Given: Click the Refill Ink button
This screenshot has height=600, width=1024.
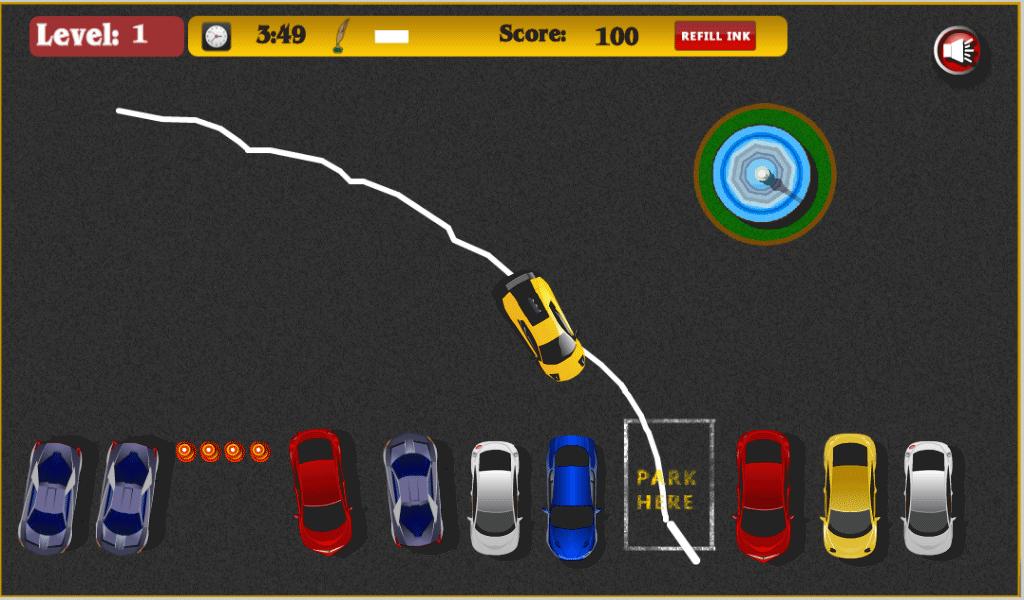Looking at the screenshot, I should (715, 36).
